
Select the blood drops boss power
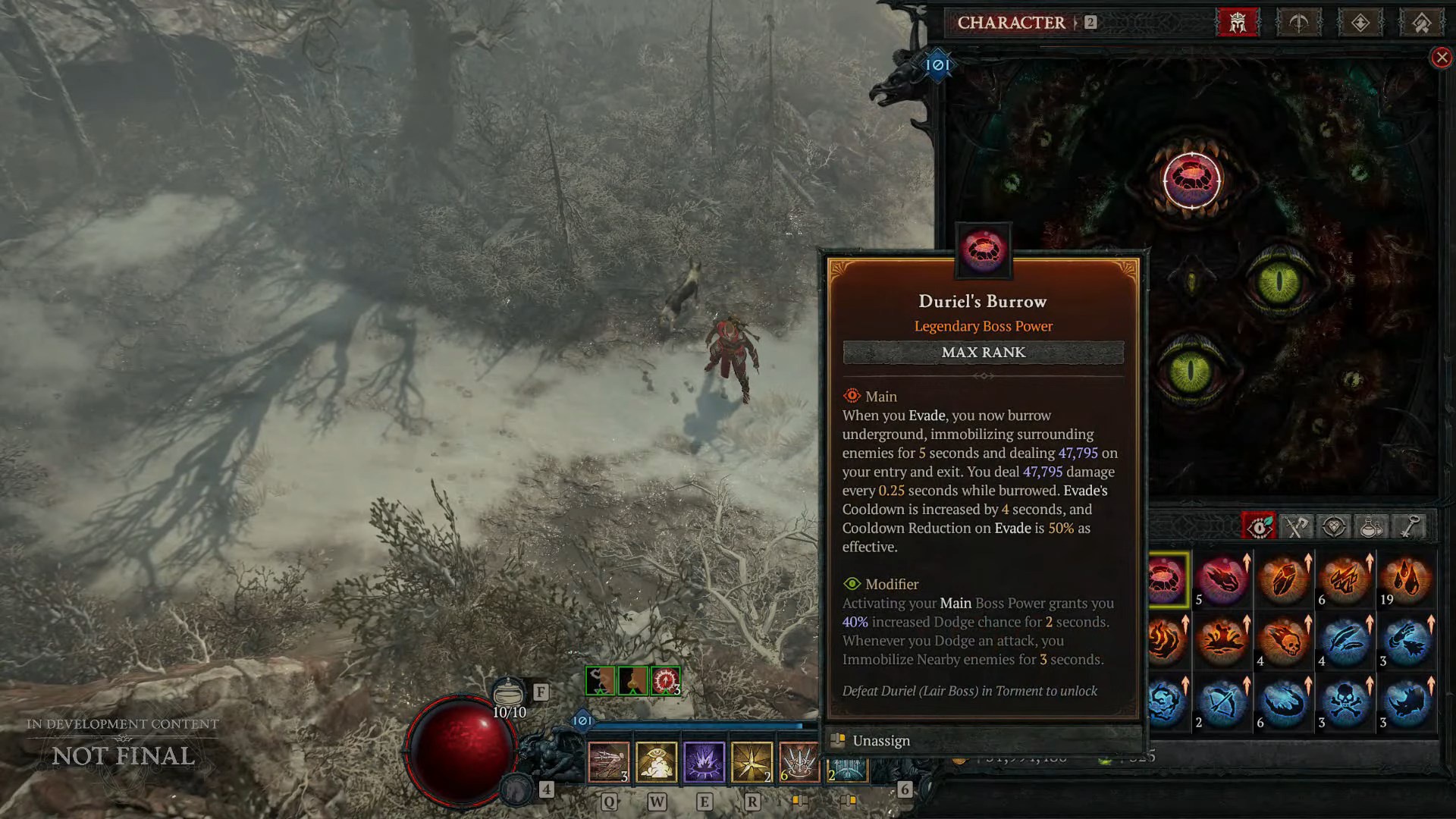pyautogui.click(x=1406, y=579)
